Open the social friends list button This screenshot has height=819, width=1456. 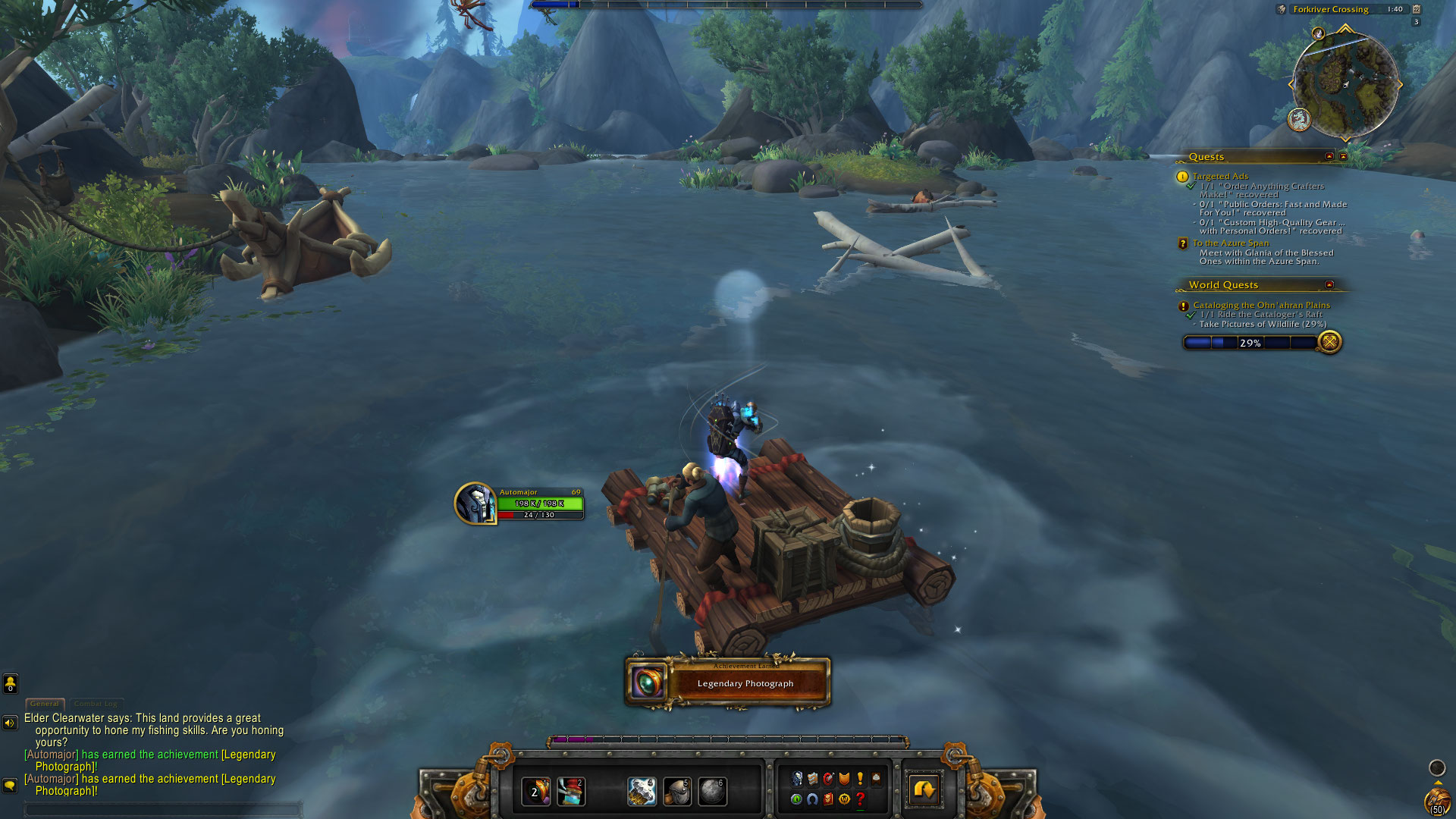tap(11, 683)
